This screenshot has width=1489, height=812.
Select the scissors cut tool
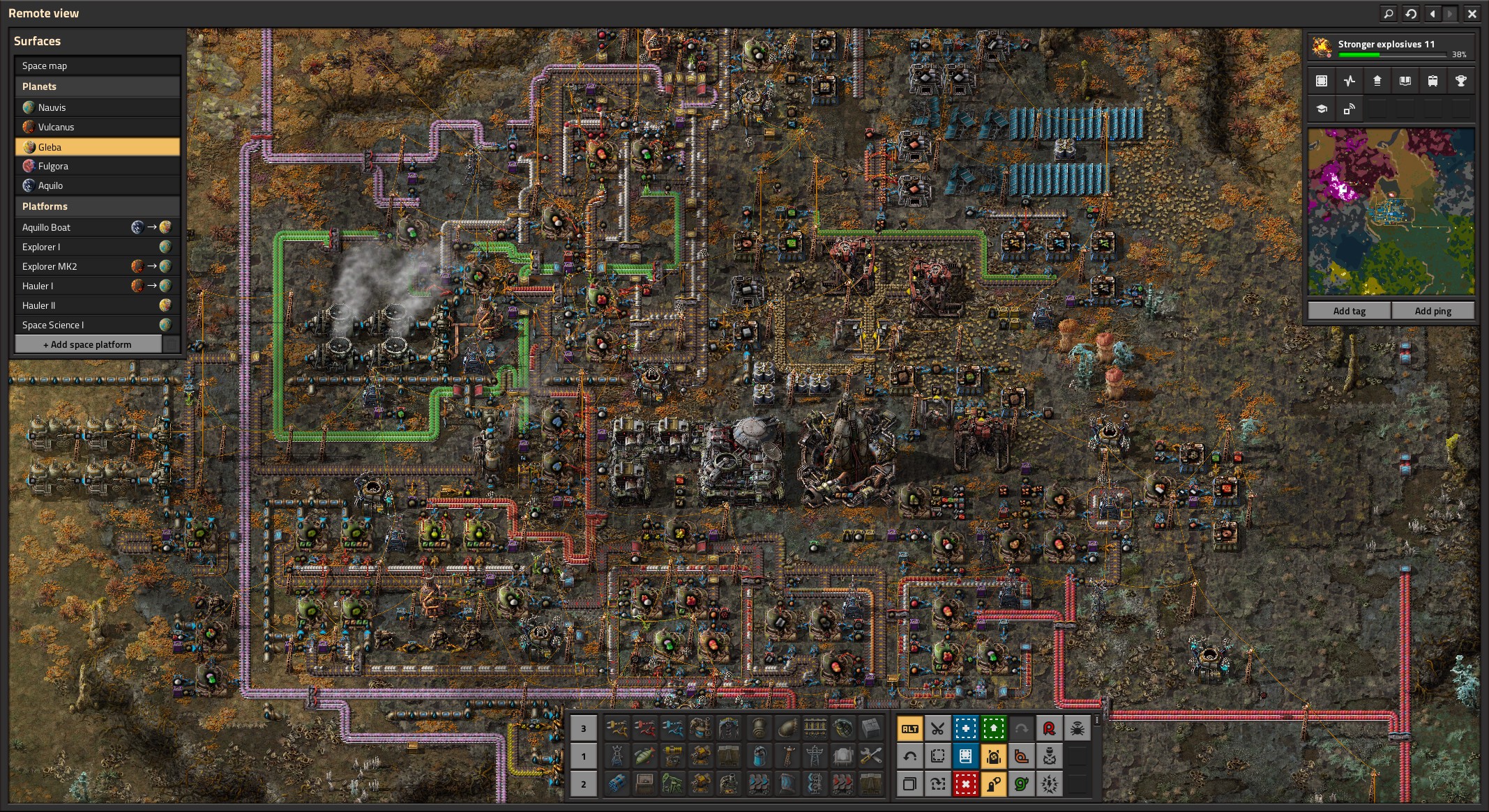point(937,729)
